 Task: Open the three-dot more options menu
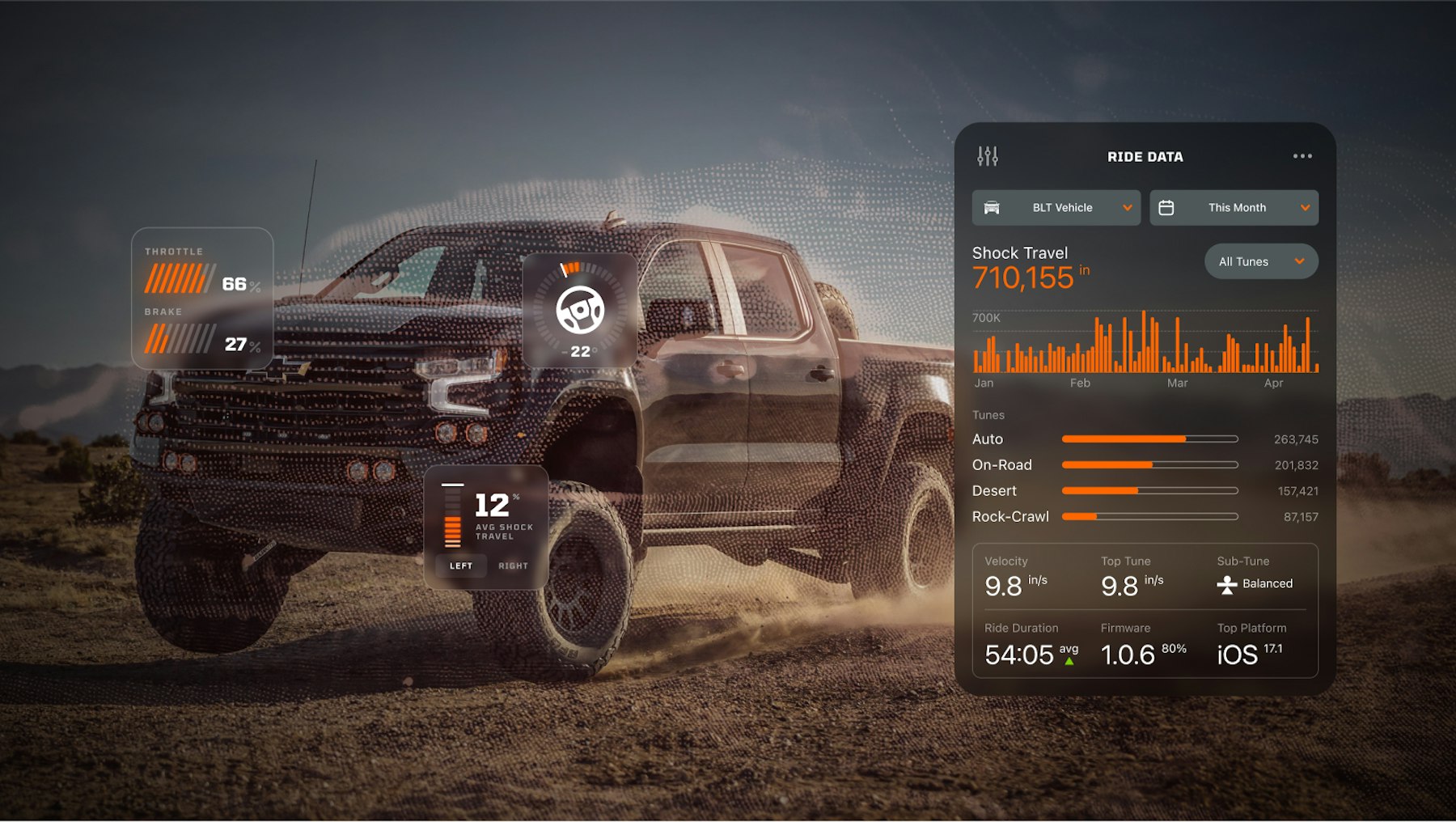click(1302, 156)
